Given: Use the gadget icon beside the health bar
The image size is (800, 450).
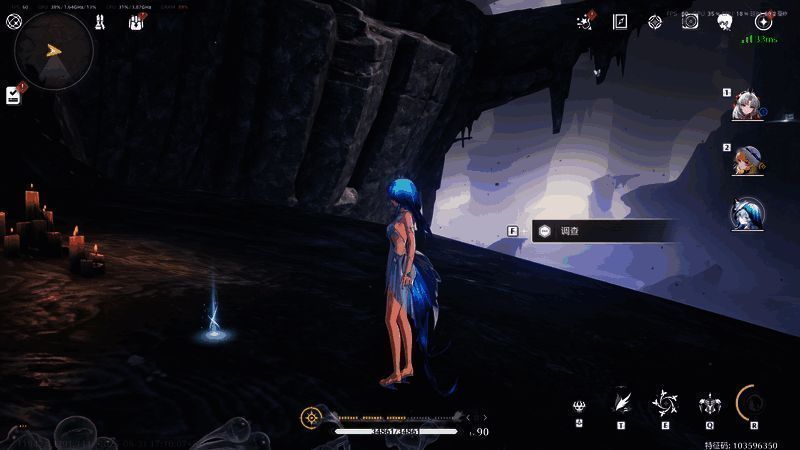Looking at the screenshot, I should click(312, 416).
